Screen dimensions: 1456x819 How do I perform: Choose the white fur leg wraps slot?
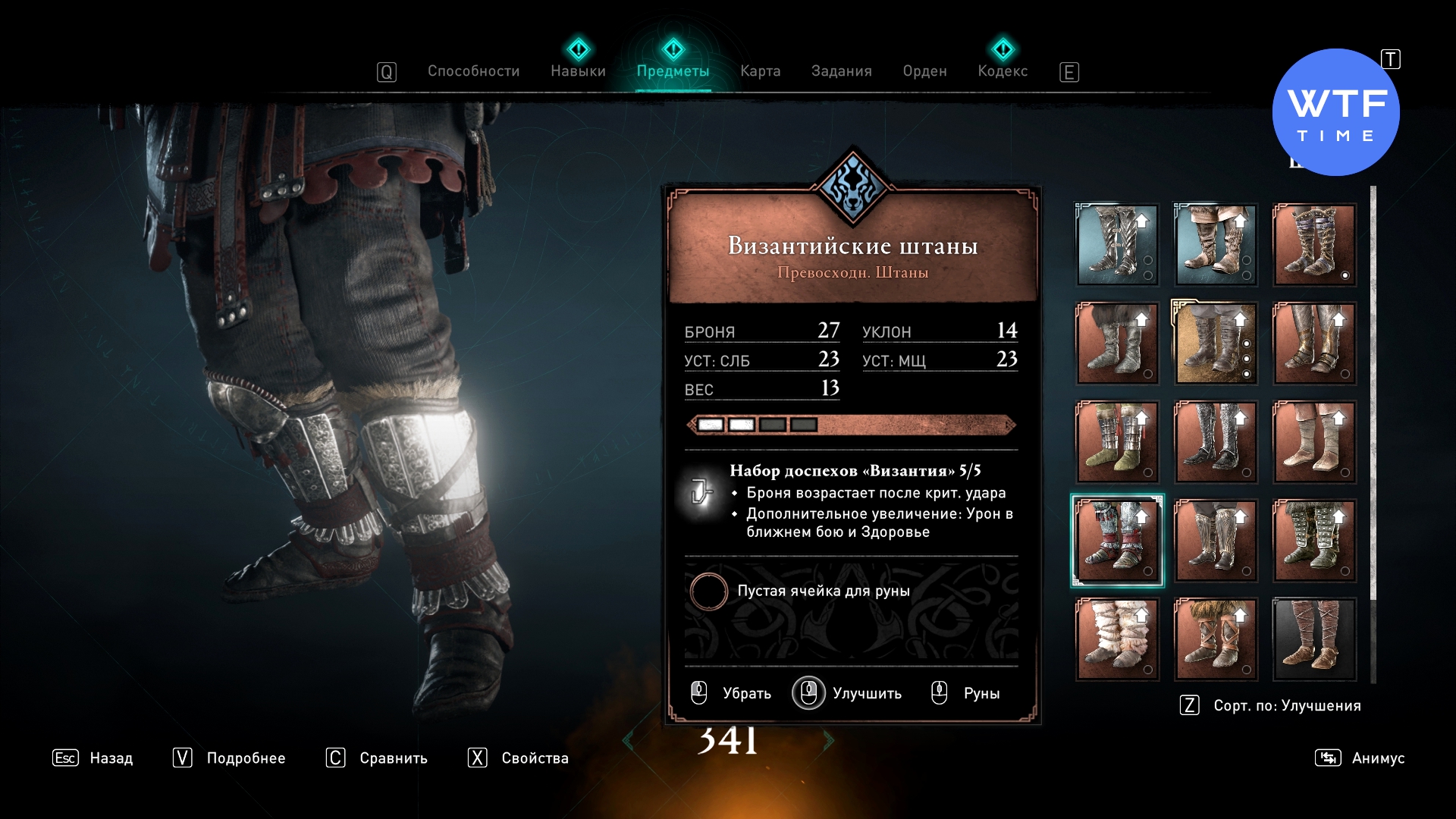1117,639
